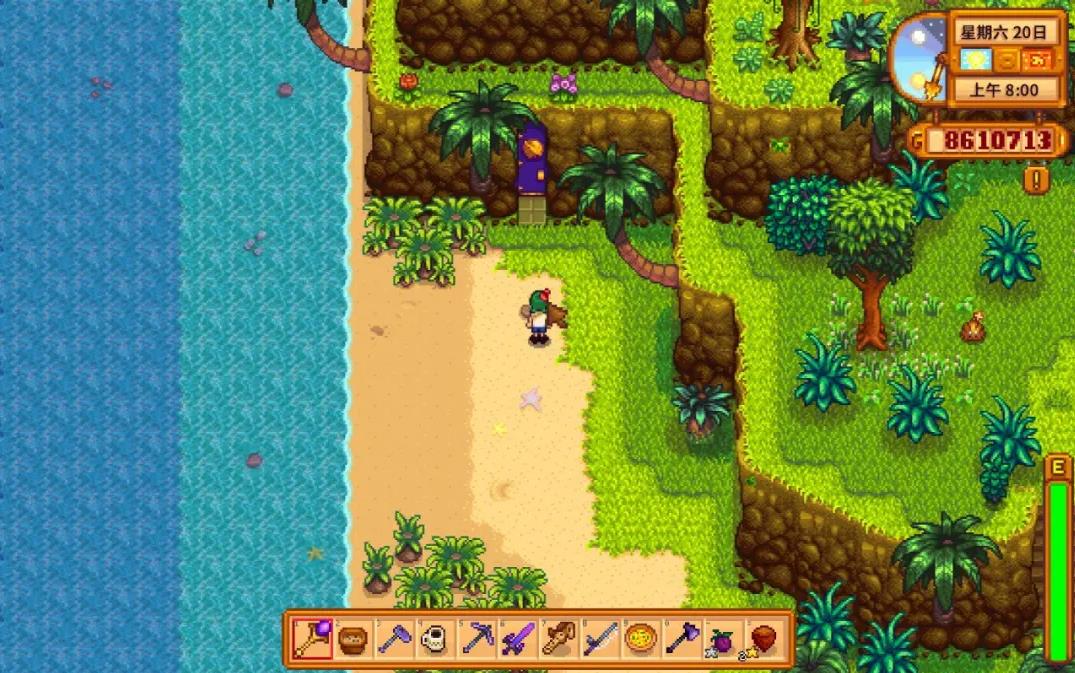Open the journal via the exclamation icon
1075x673 pixels.
[1036, 179]
